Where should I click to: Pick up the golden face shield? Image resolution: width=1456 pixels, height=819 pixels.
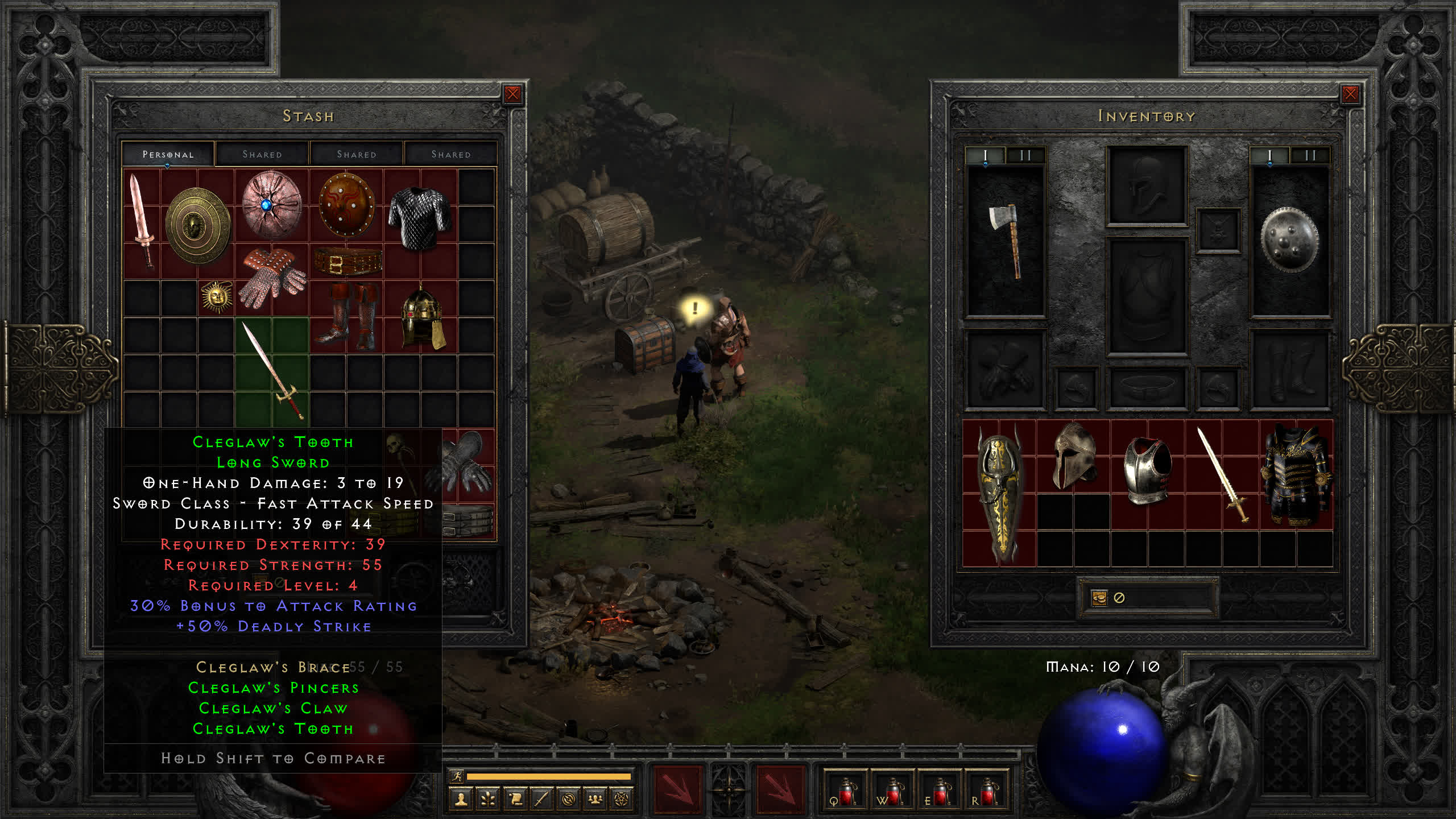click(x=197, y=226)
